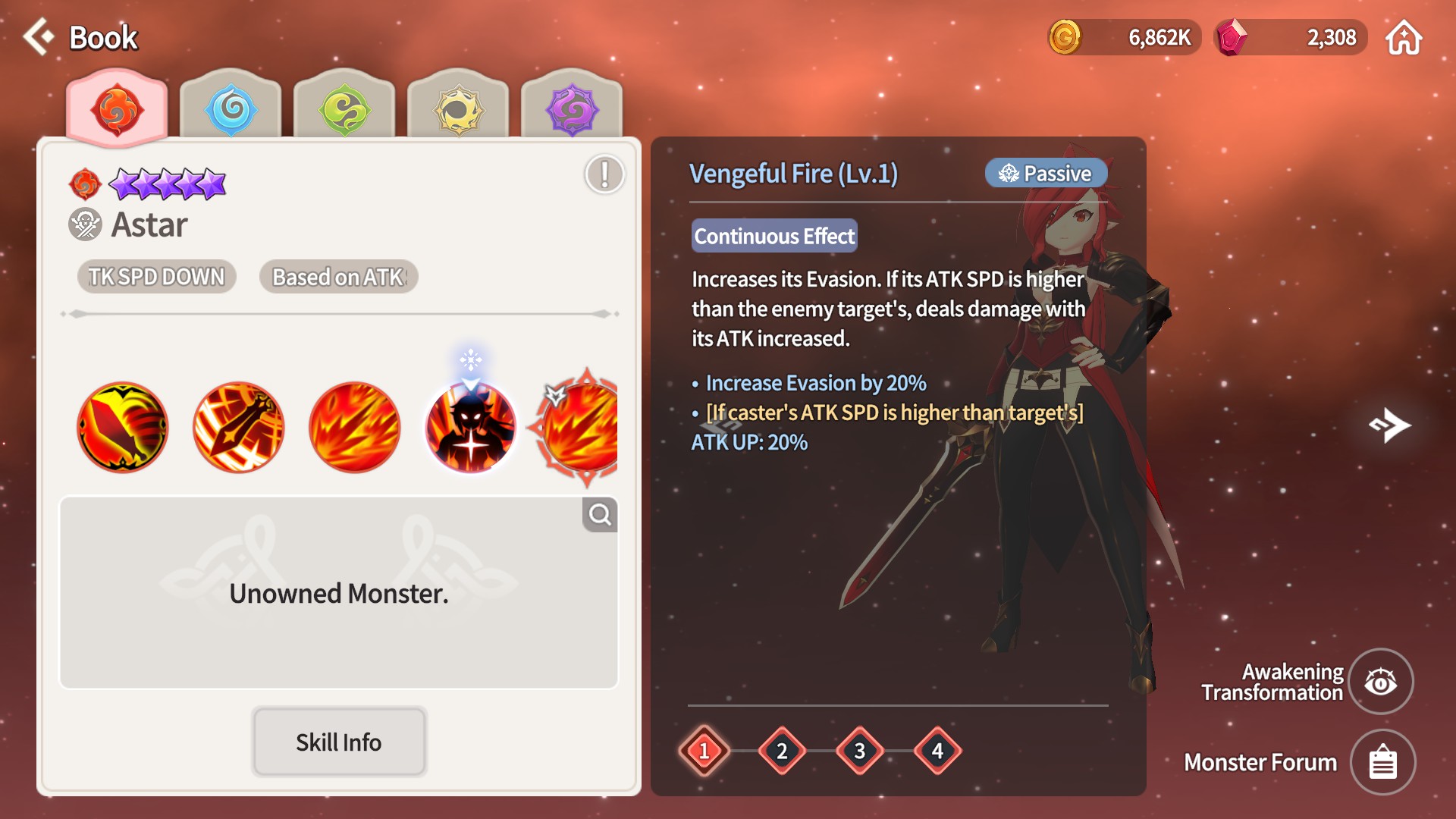Select the first skill with red blade icon

123,427
